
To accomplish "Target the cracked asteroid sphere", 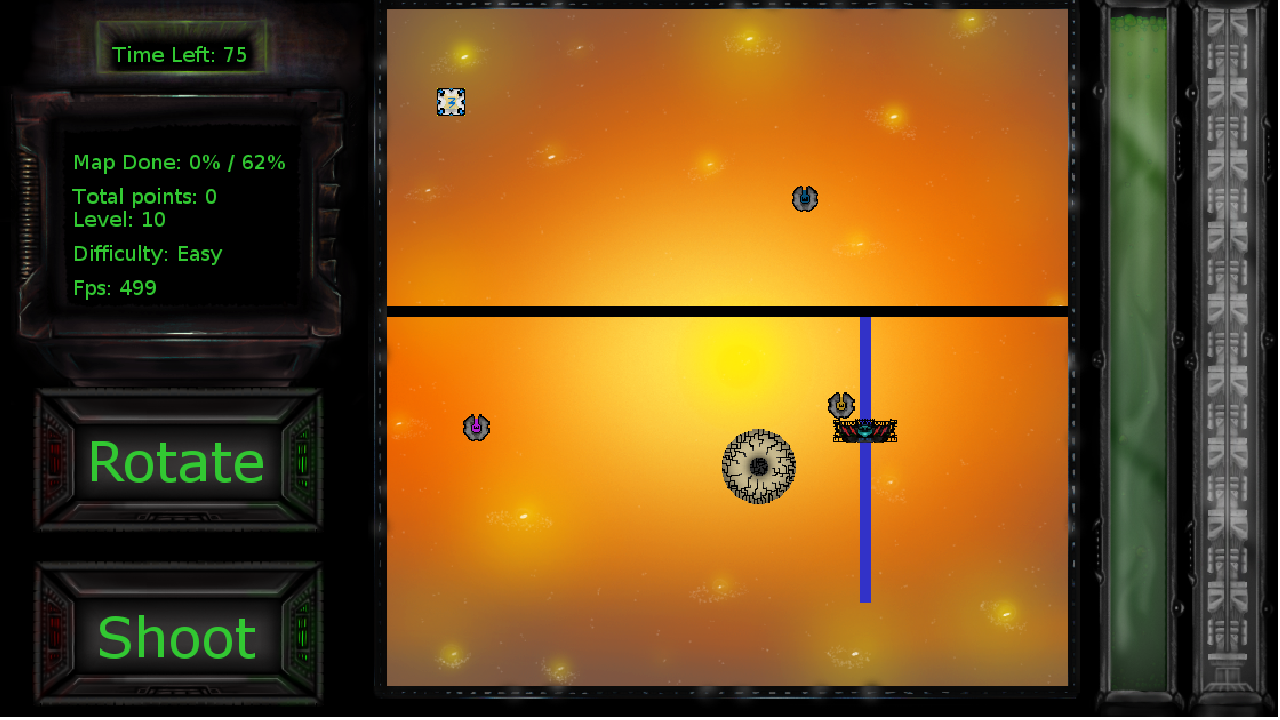I will point(759,466).
